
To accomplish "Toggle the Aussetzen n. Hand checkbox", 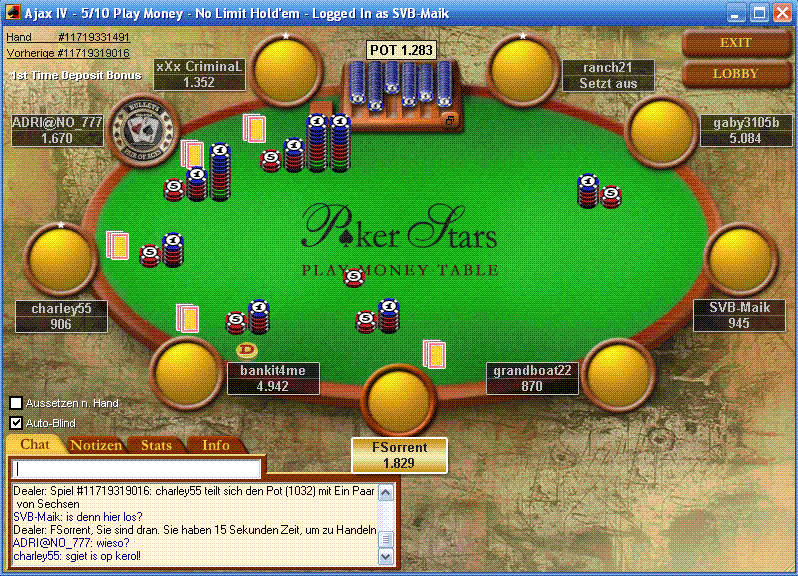I will click(x=16, y=403).
